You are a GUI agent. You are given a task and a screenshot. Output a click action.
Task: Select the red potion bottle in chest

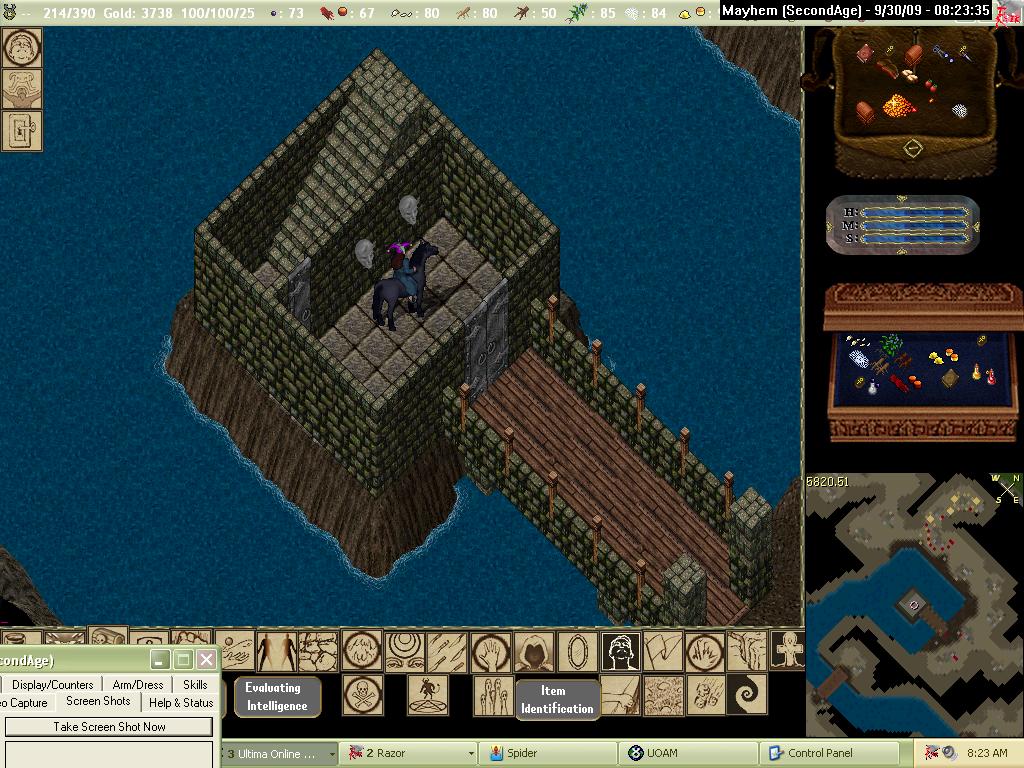coord(991,376)
